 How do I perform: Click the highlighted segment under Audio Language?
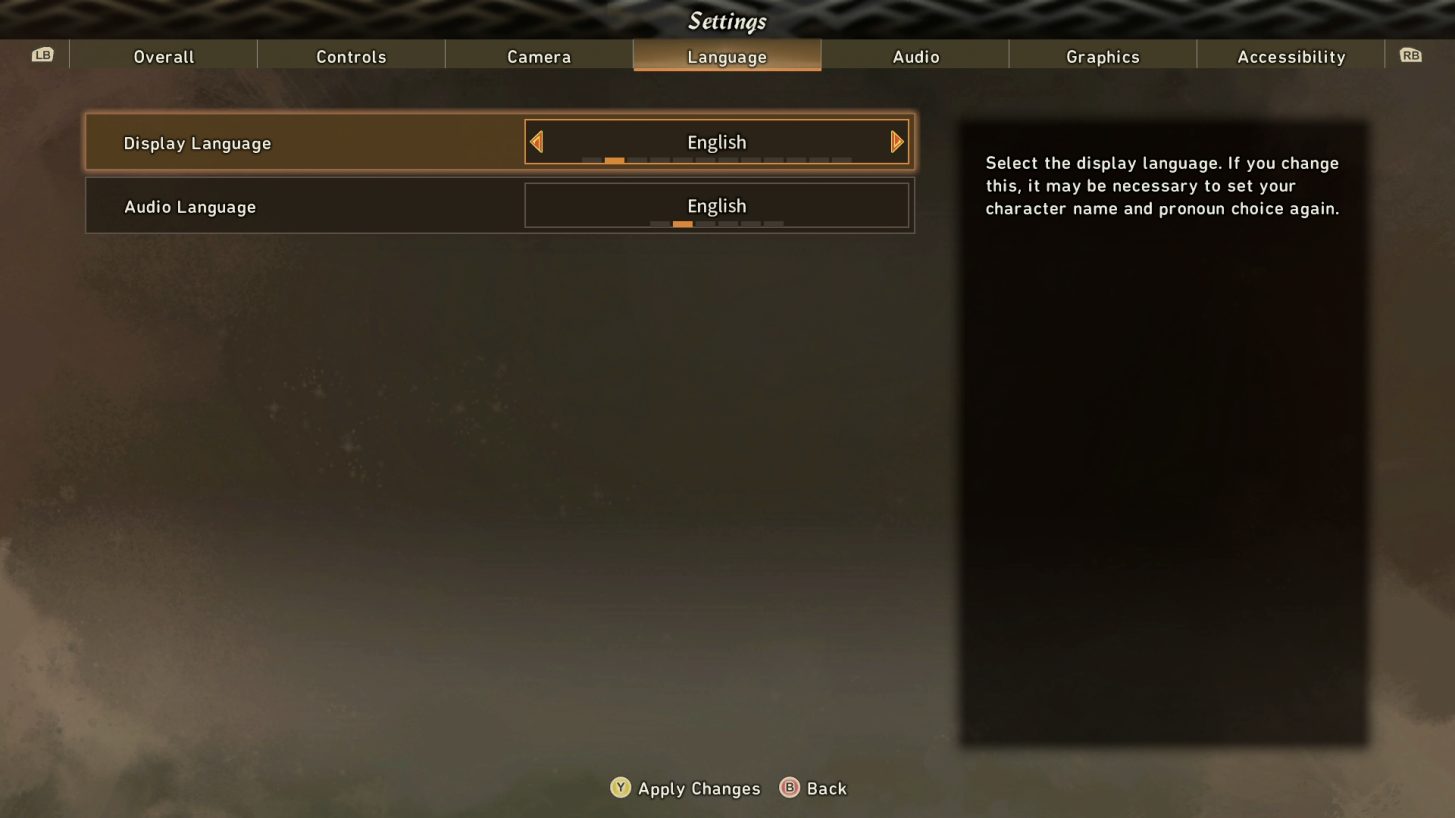(683, 223)
